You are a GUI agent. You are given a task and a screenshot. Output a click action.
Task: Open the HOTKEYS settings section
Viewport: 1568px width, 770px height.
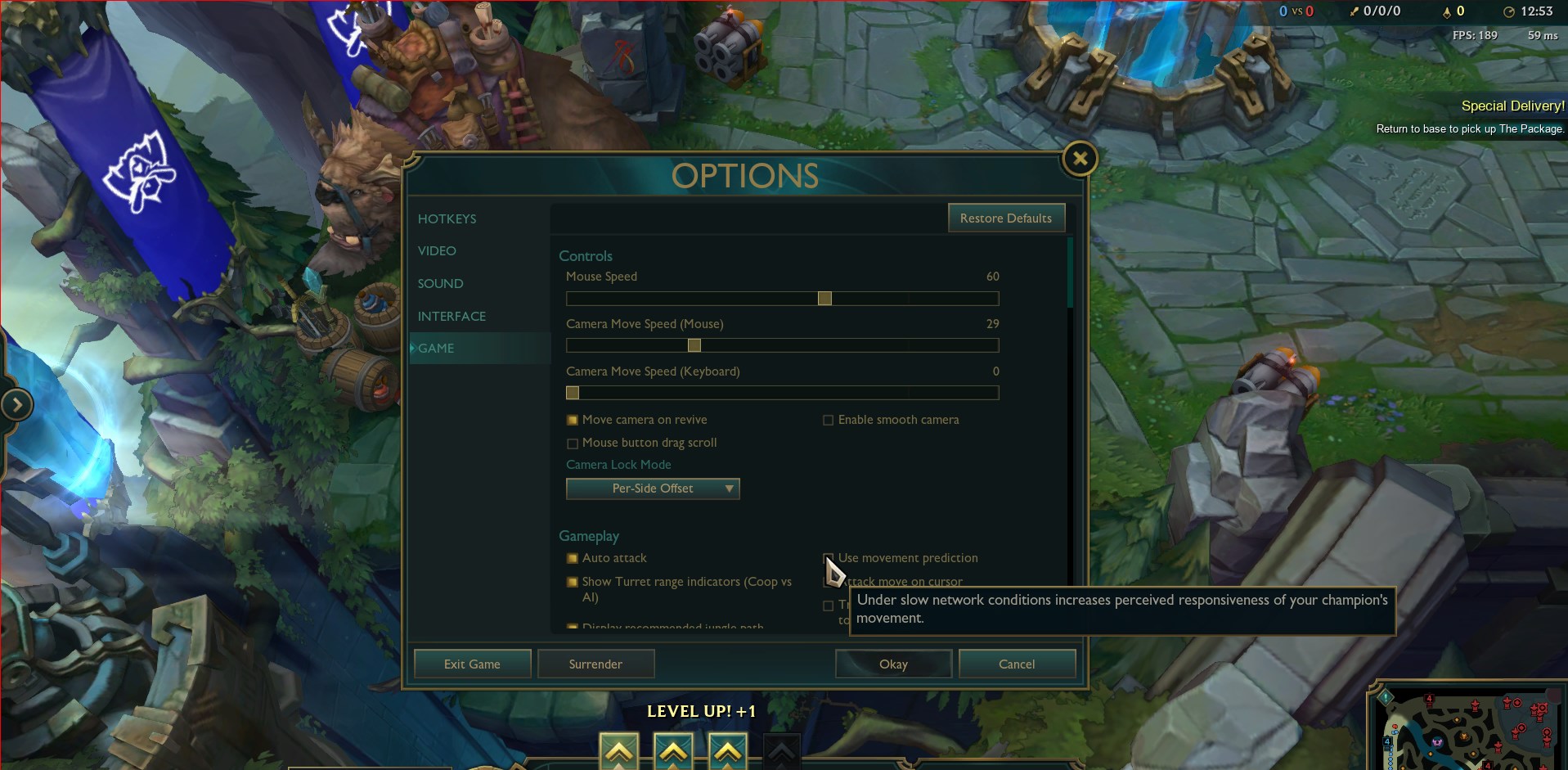(x=447, y=218)
